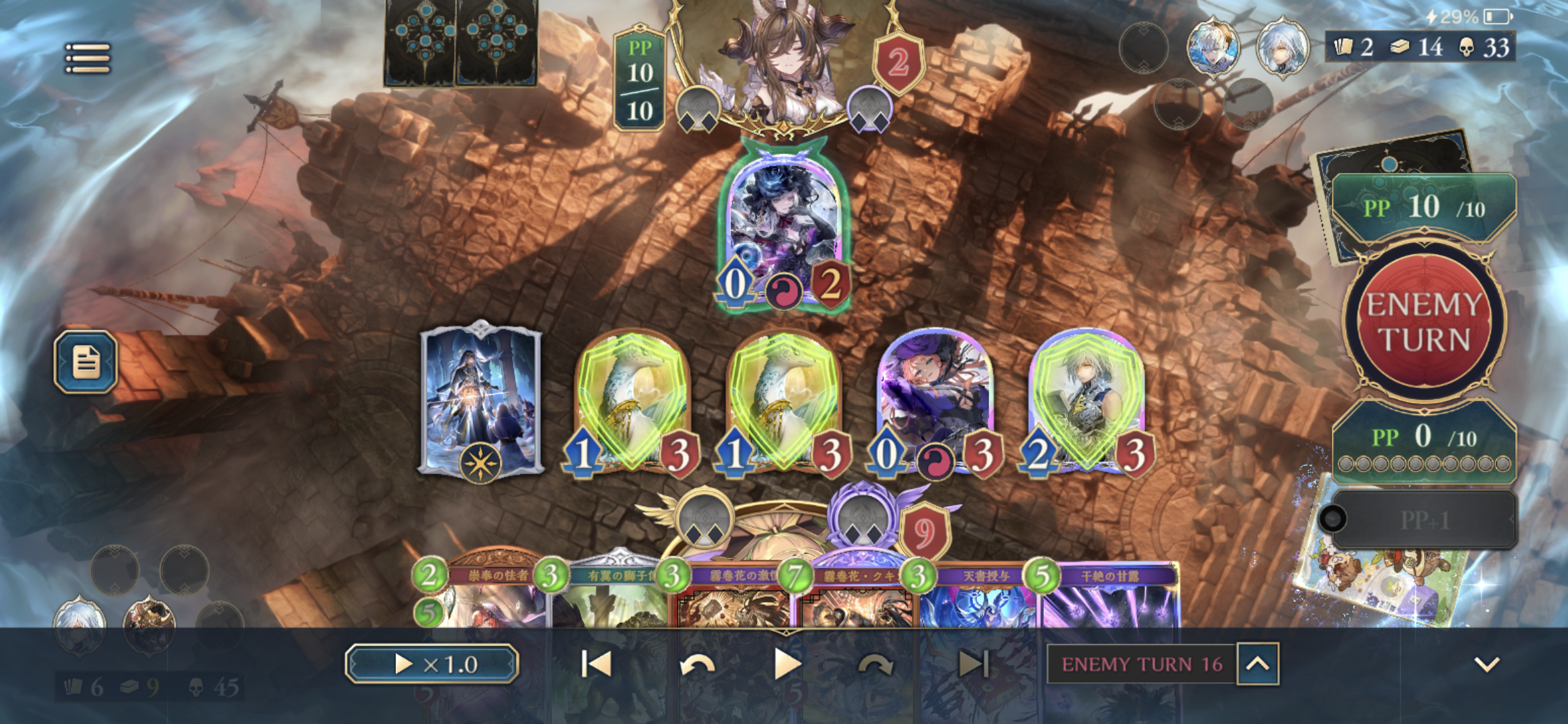Open the hamburger menu
This screenshot has width=1568, height=724.
(x=88, y=58)
